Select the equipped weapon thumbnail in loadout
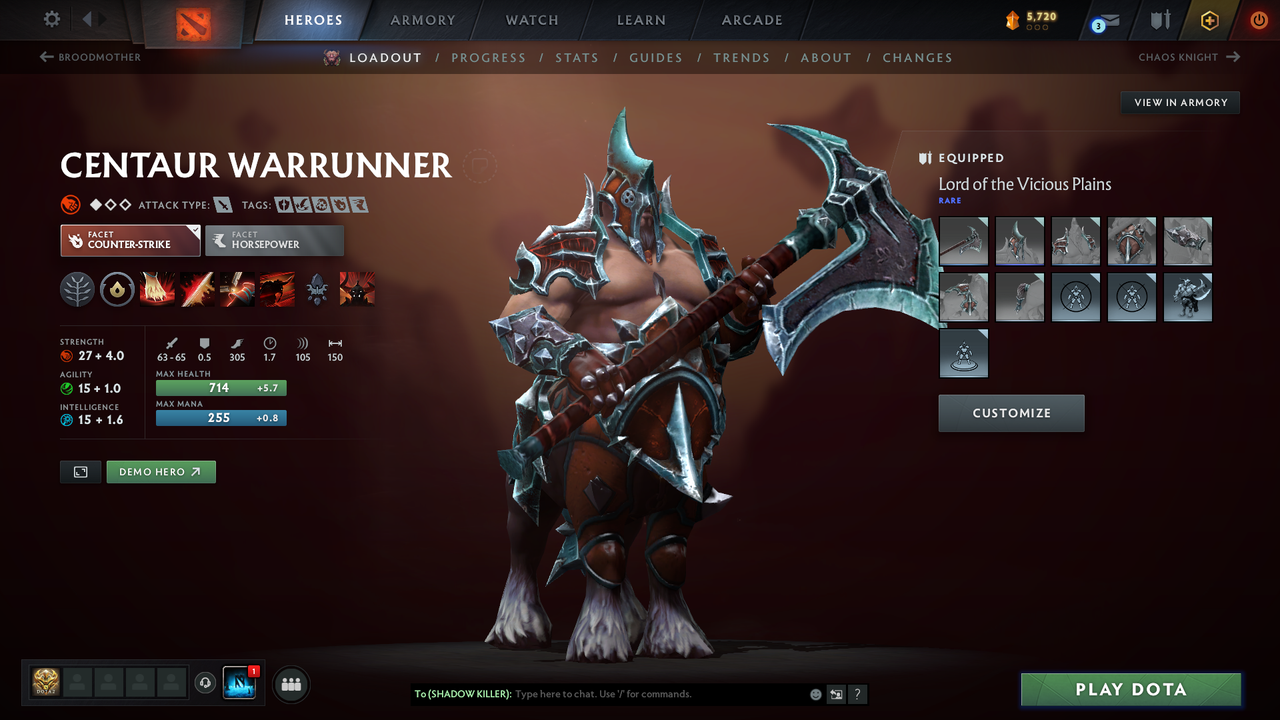This screenshot has width=1280, height=720. click(x=963, y=241)
